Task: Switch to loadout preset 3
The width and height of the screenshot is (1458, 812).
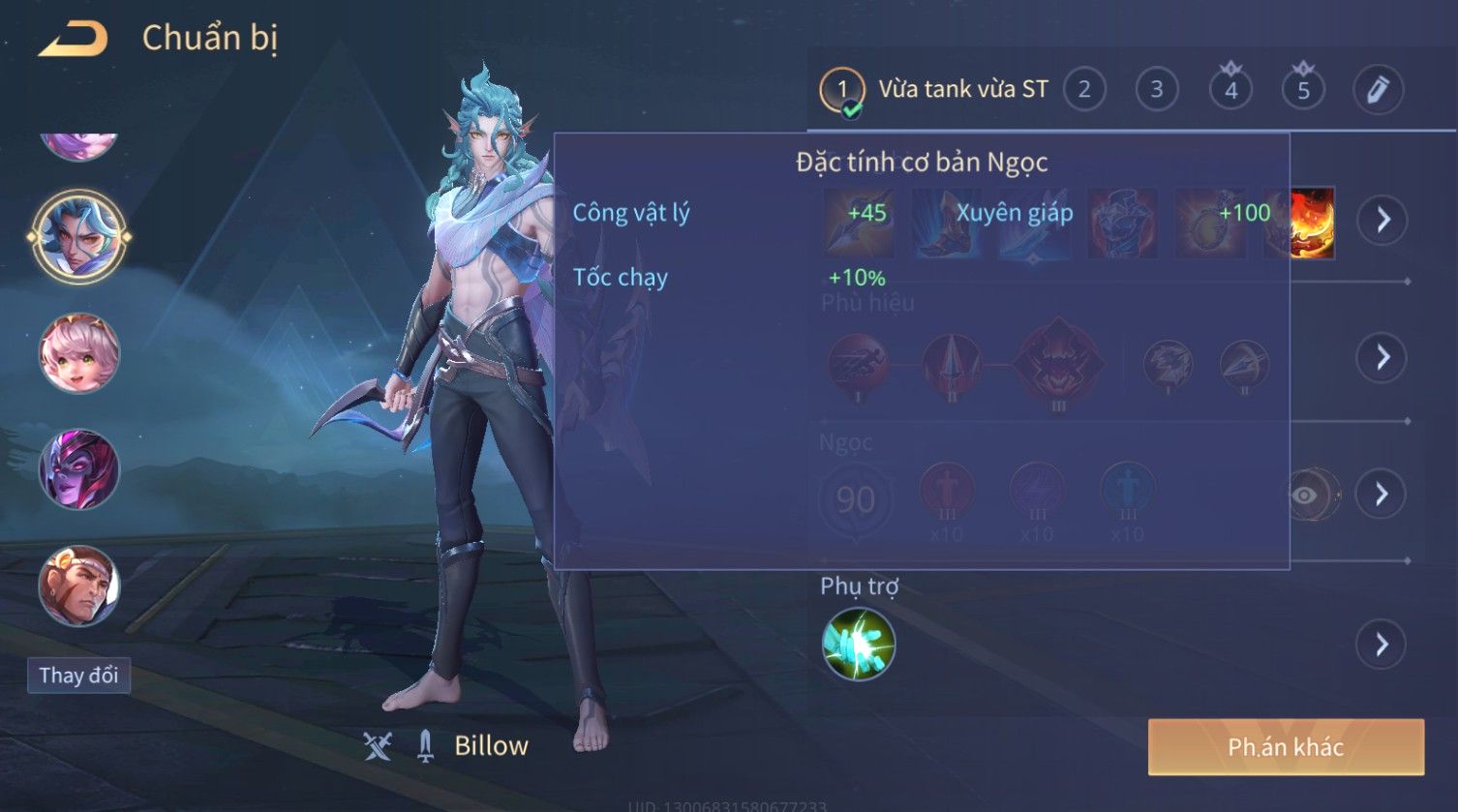Action: click(x=1156, y=90)
